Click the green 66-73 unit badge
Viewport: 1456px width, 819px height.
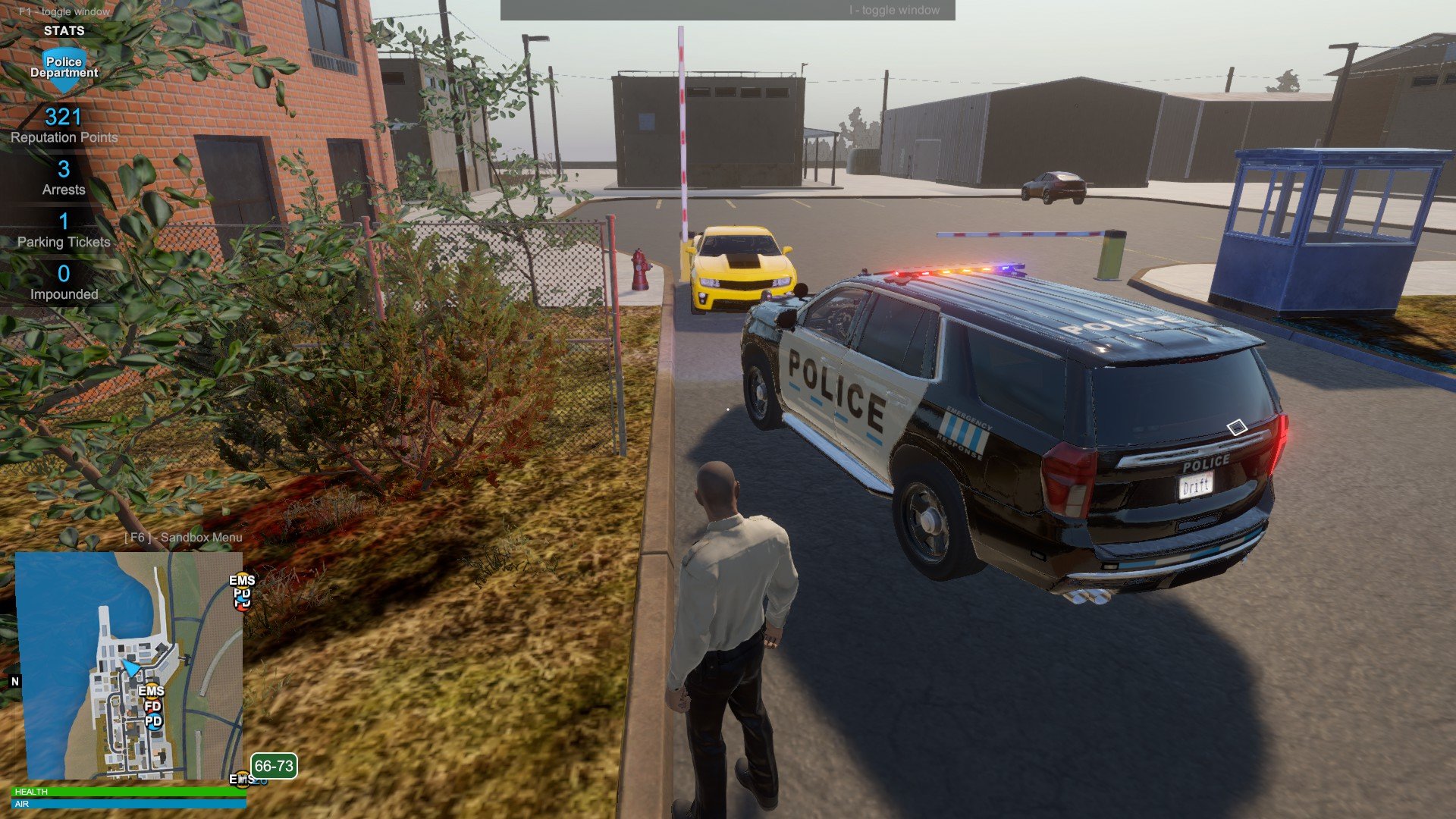(x=274, y=766)
